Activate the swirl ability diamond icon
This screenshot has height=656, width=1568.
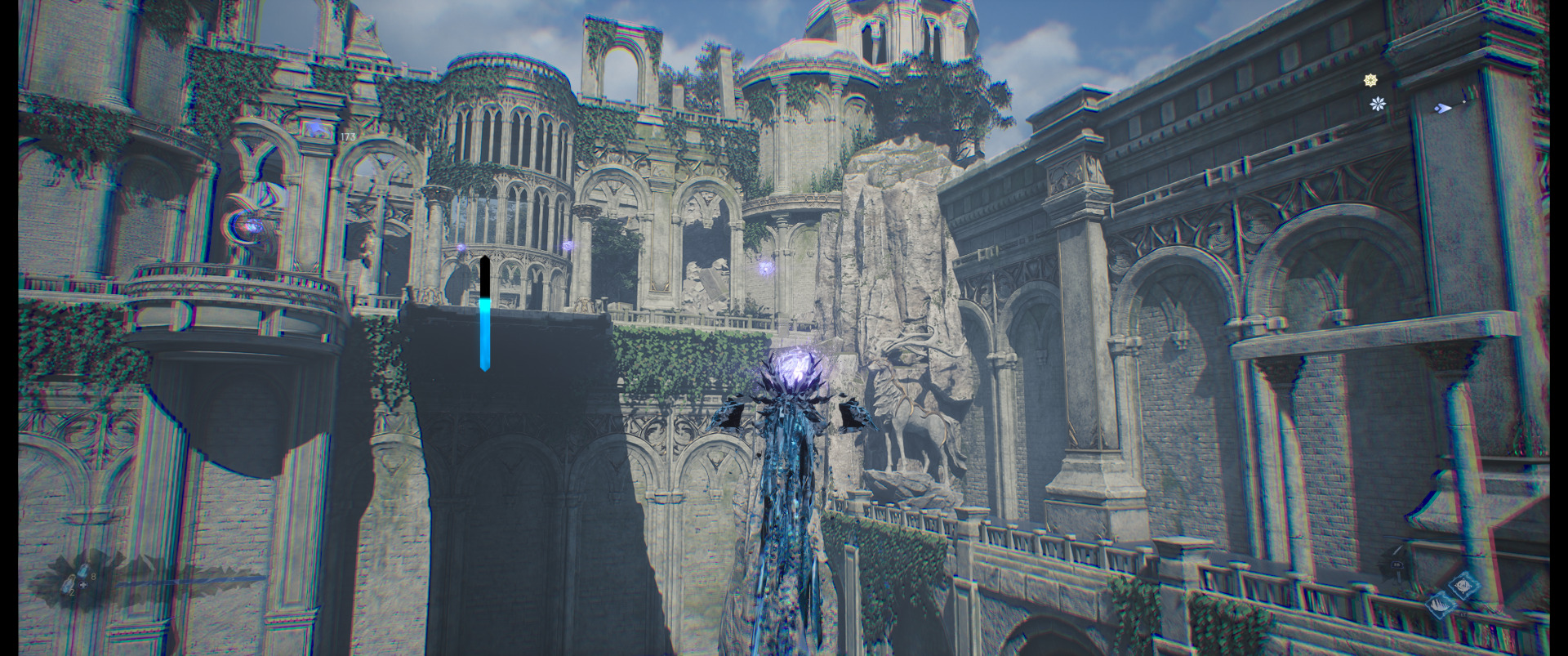1462,586
